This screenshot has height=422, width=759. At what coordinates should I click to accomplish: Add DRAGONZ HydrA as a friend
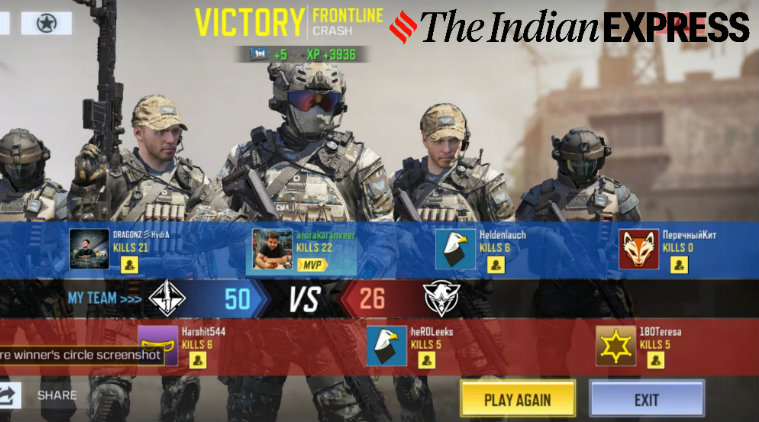pyautogui.click(x=129, y=265)
